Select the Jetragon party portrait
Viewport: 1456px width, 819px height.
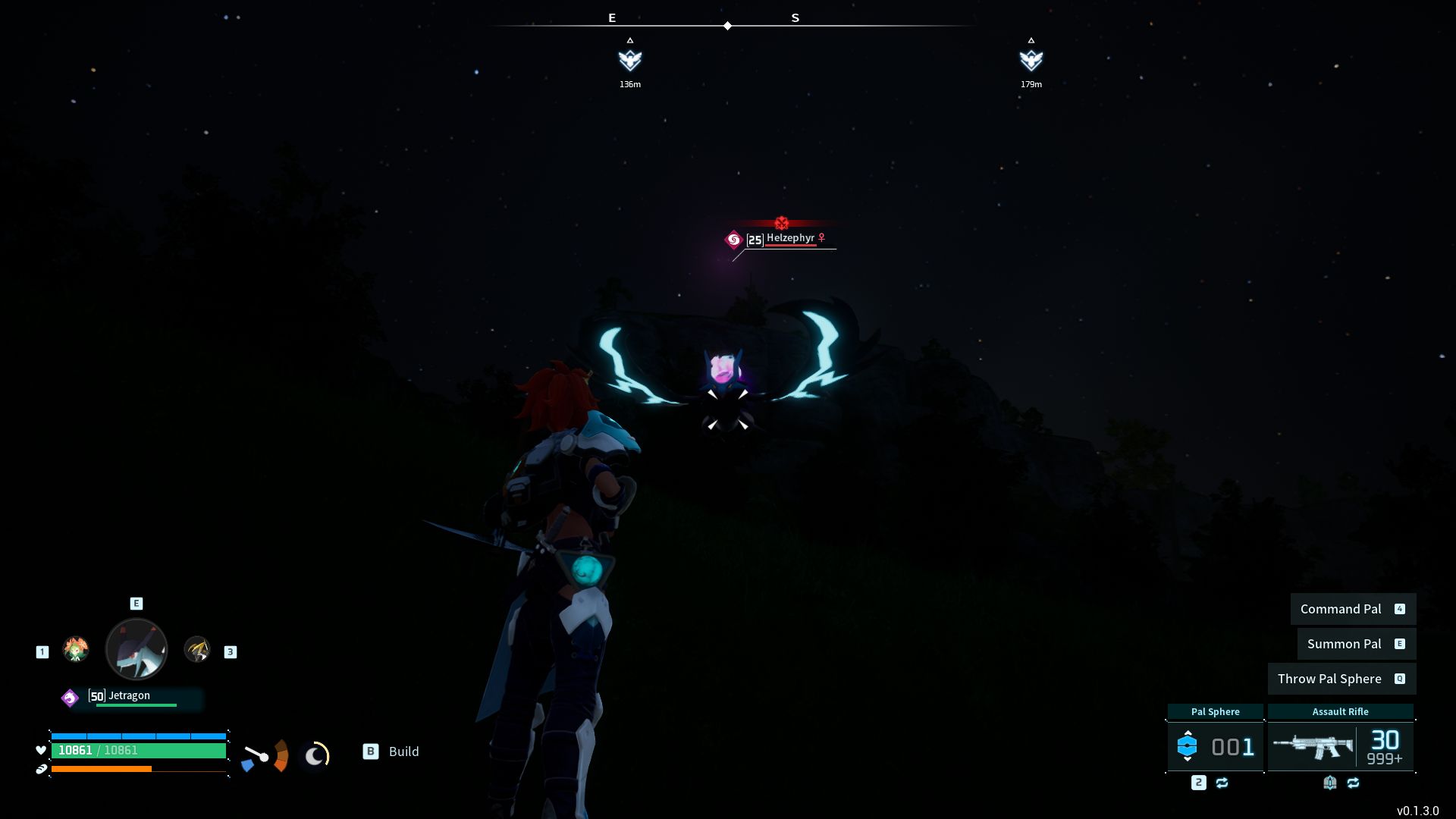[136, 649]
